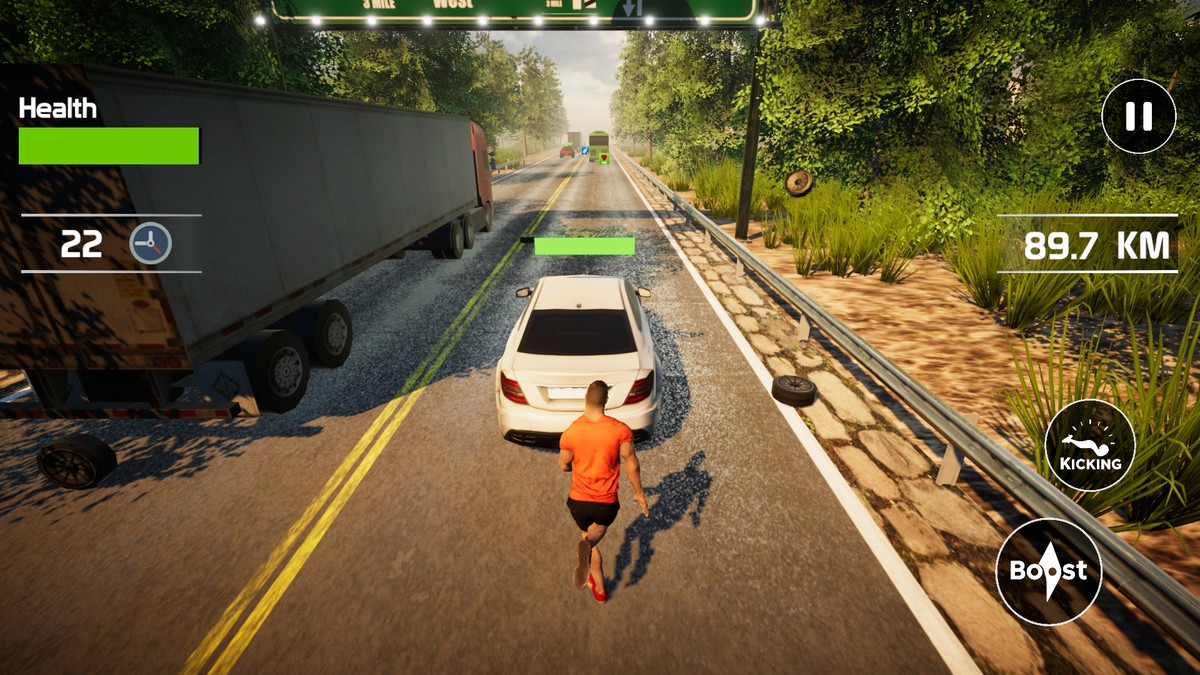
Task: Activate the Boost button
Action: [1048, 571]
